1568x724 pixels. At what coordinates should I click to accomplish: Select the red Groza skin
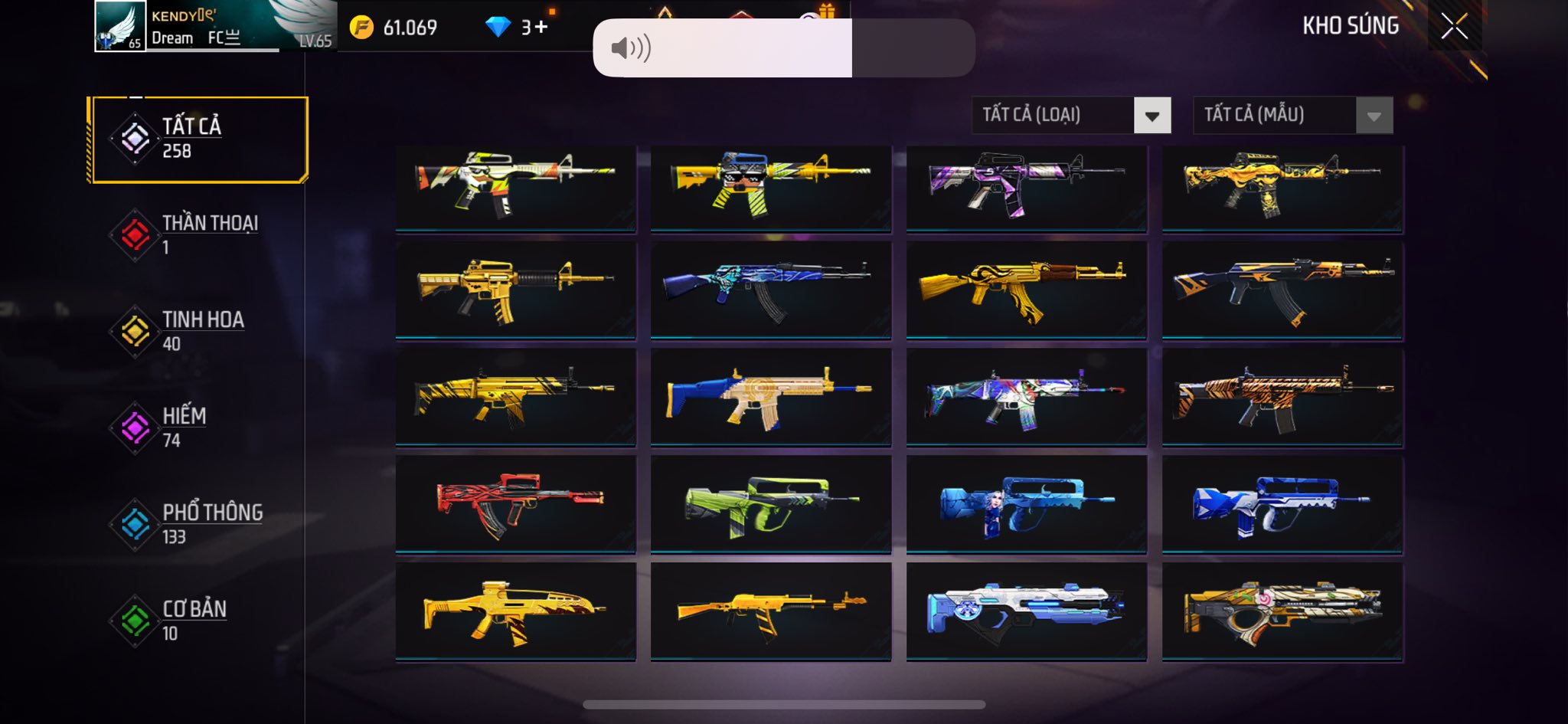(515, 504)
